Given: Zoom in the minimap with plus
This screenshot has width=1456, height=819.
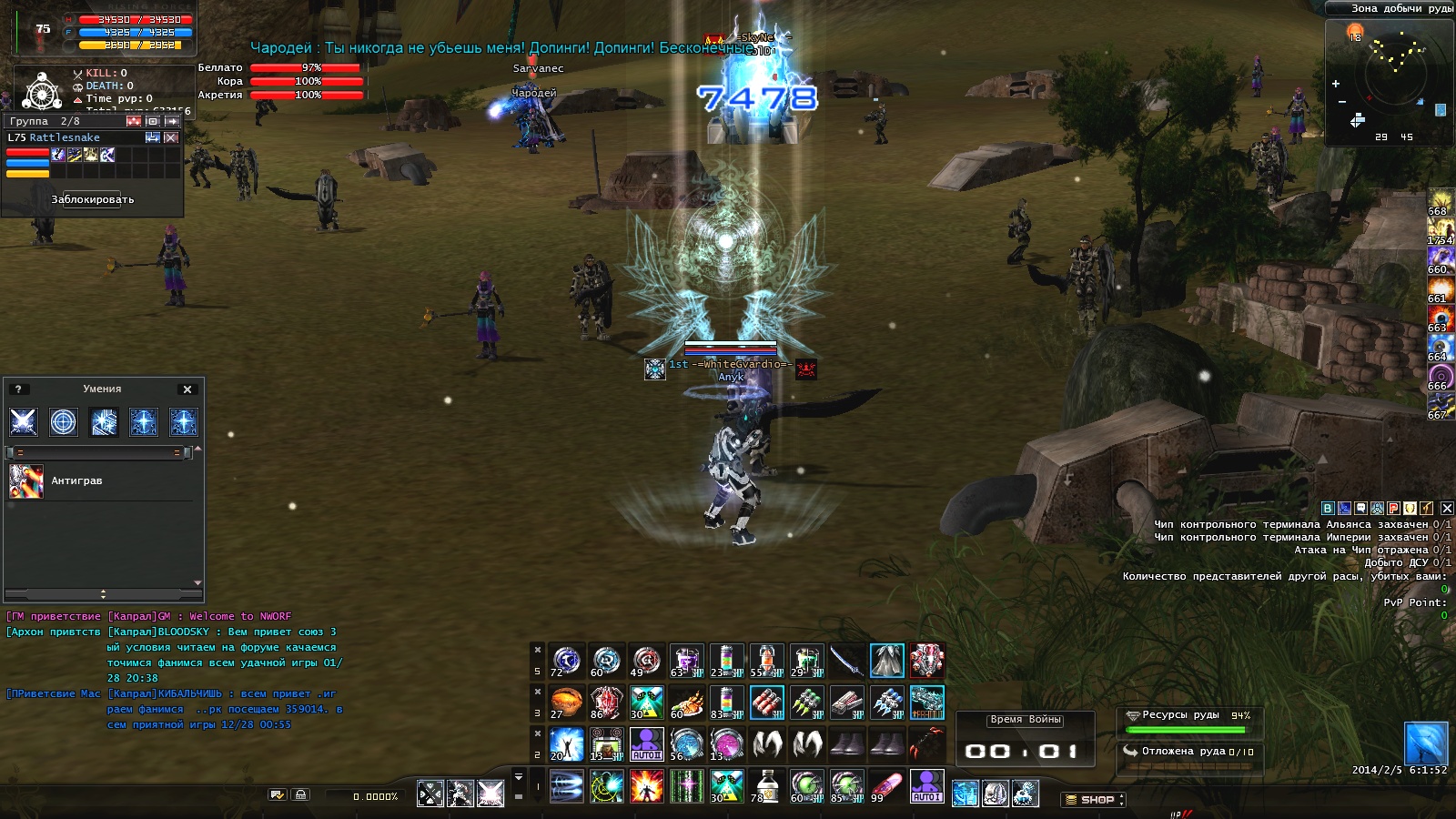Looking at the screenshot, I should (x=1336, y=84).
